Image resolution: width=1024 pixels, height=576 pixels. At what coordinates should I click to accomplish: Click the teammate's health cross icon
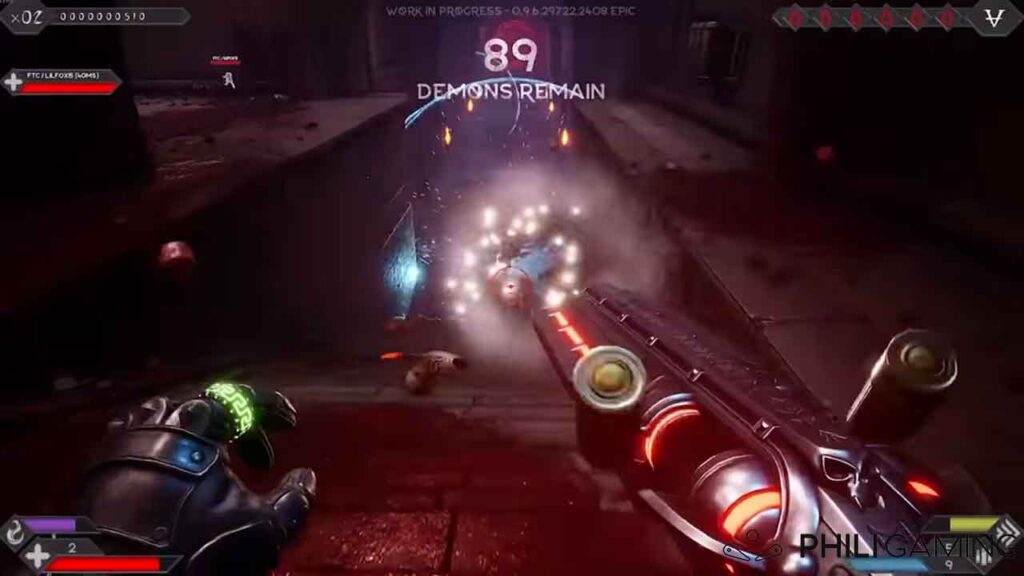[14, 82]
